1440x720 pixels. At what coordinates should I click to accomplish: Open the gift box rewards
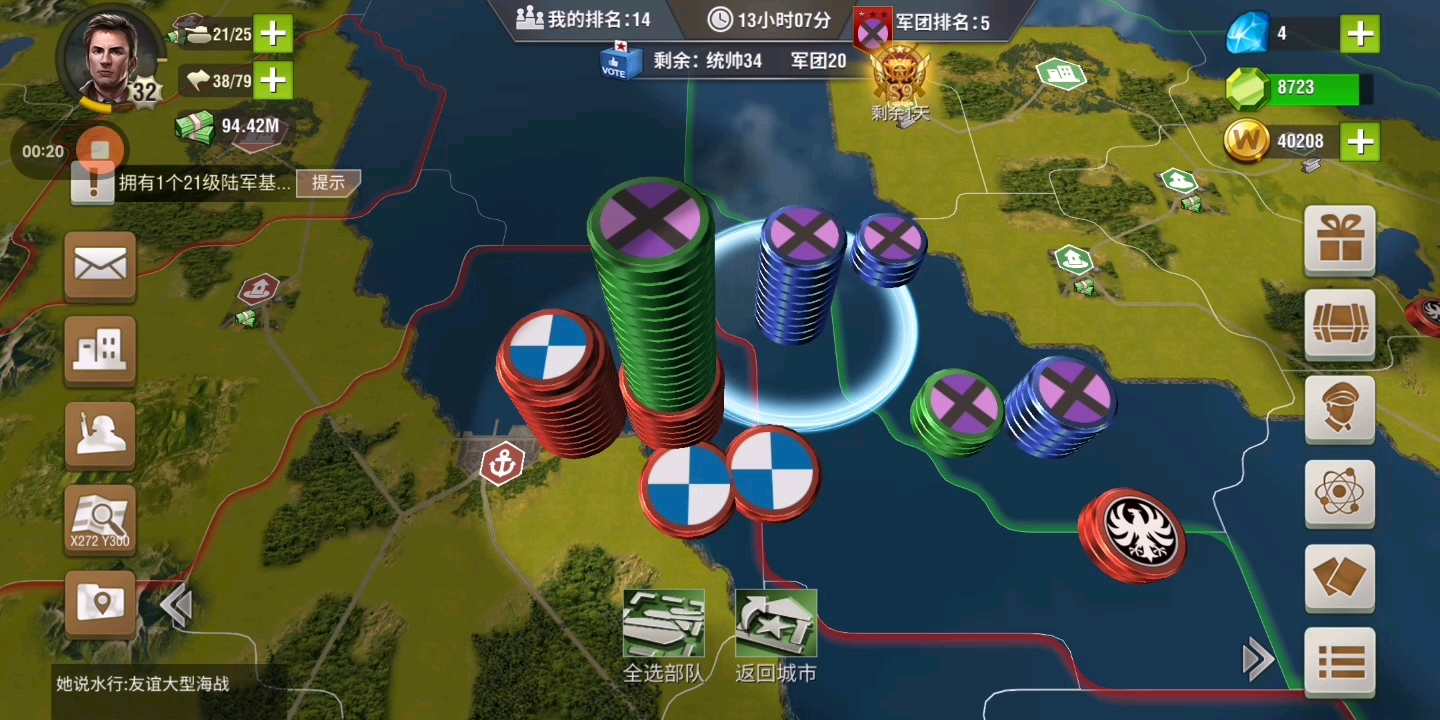click(1340, 240)
